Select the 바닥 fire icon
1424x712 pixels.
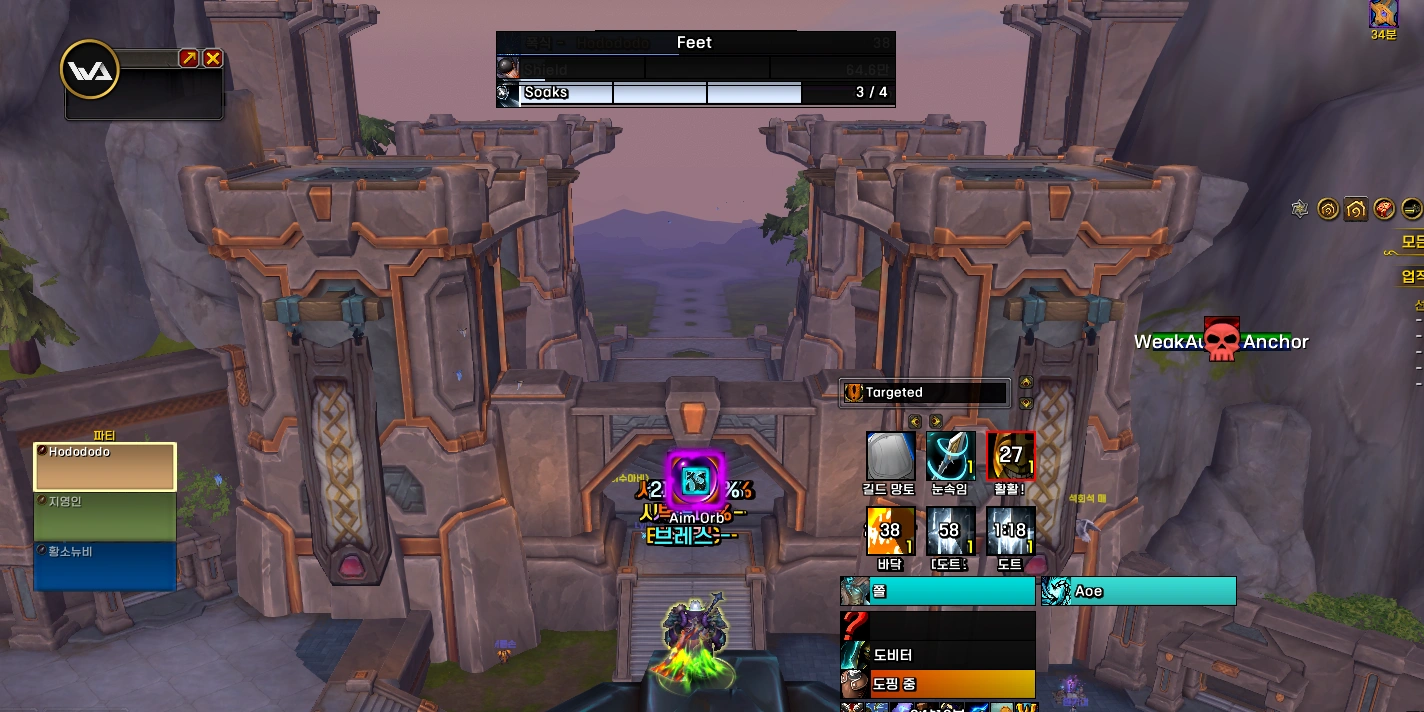(x=890, y=531)
